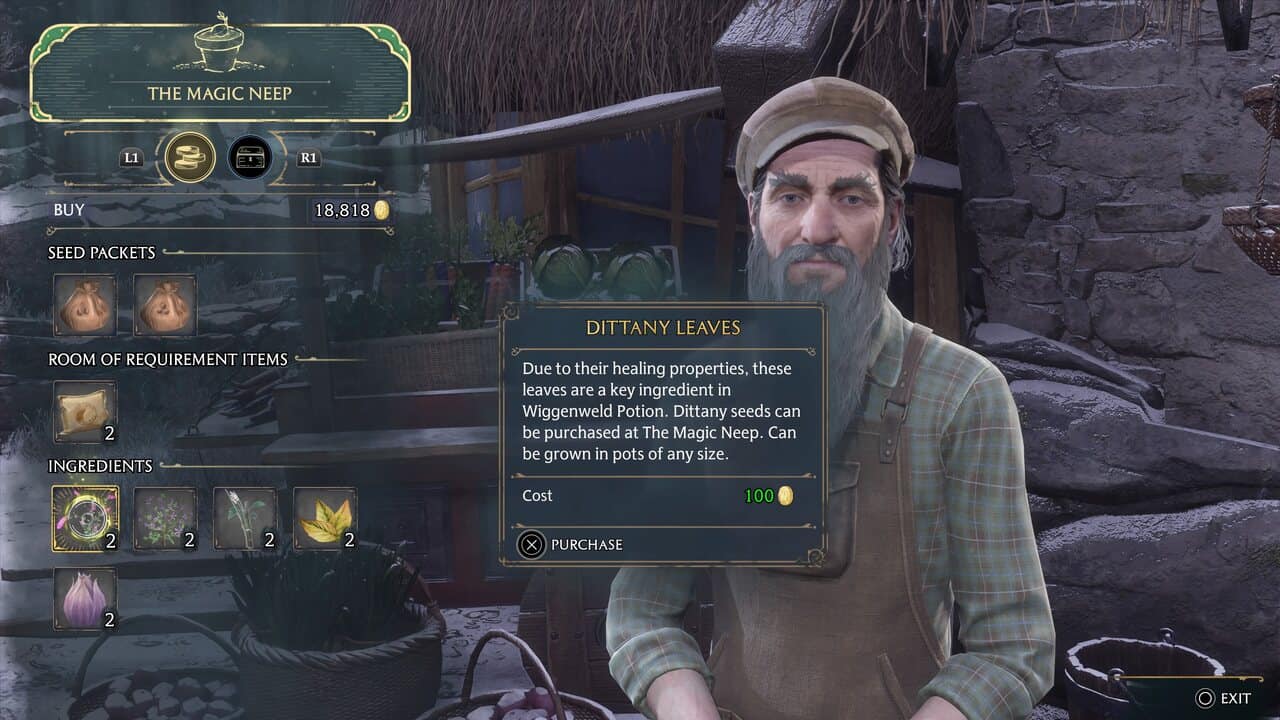Image resolution: width=1280 pixels, height=720 pixels.
Task: Pick the green stalk ingredient slot
Action: click(x=245, y=519)
